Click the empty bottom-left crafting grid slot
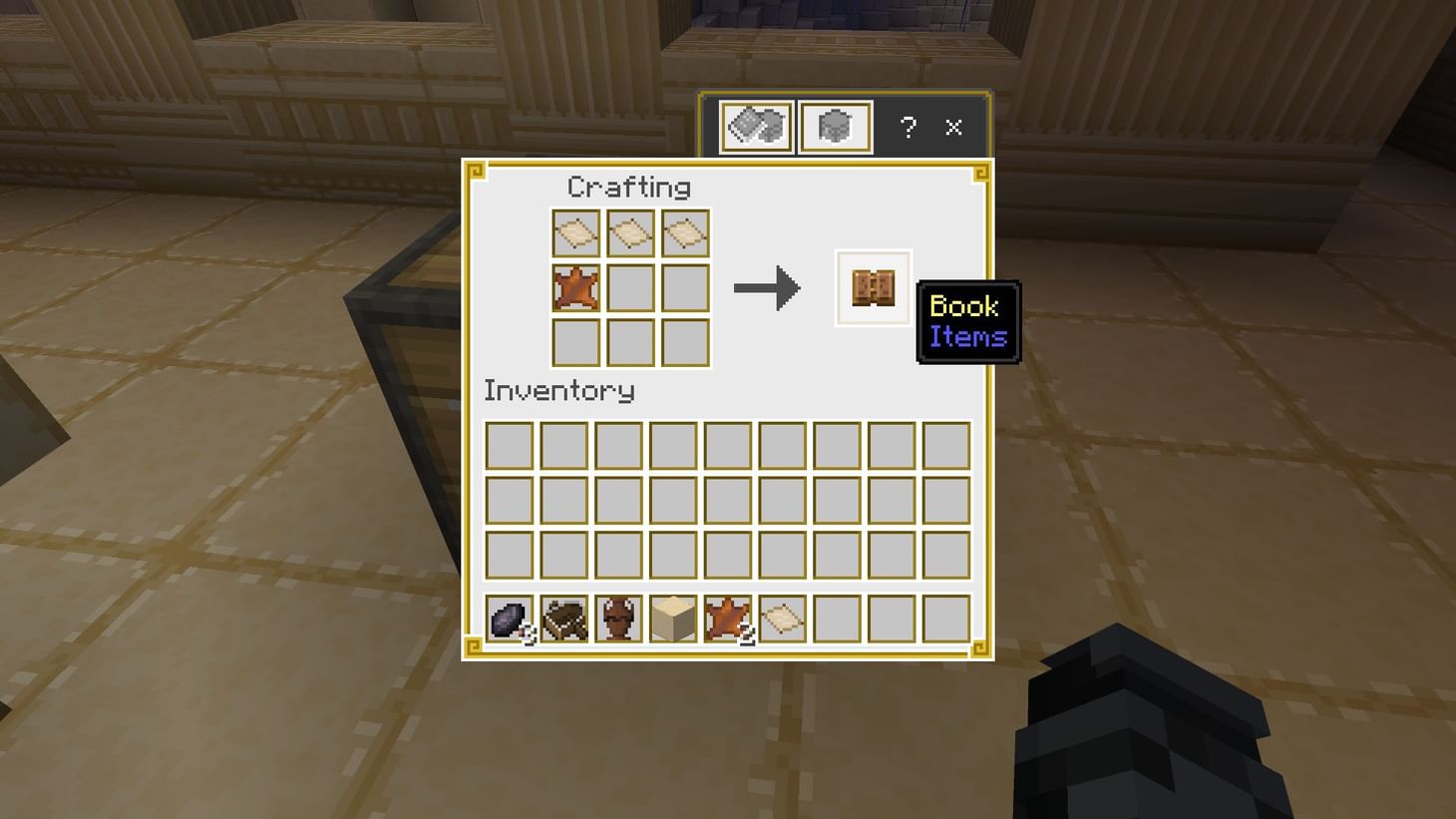The height and width of the screenshot is (819, 1456). point(575,342)
